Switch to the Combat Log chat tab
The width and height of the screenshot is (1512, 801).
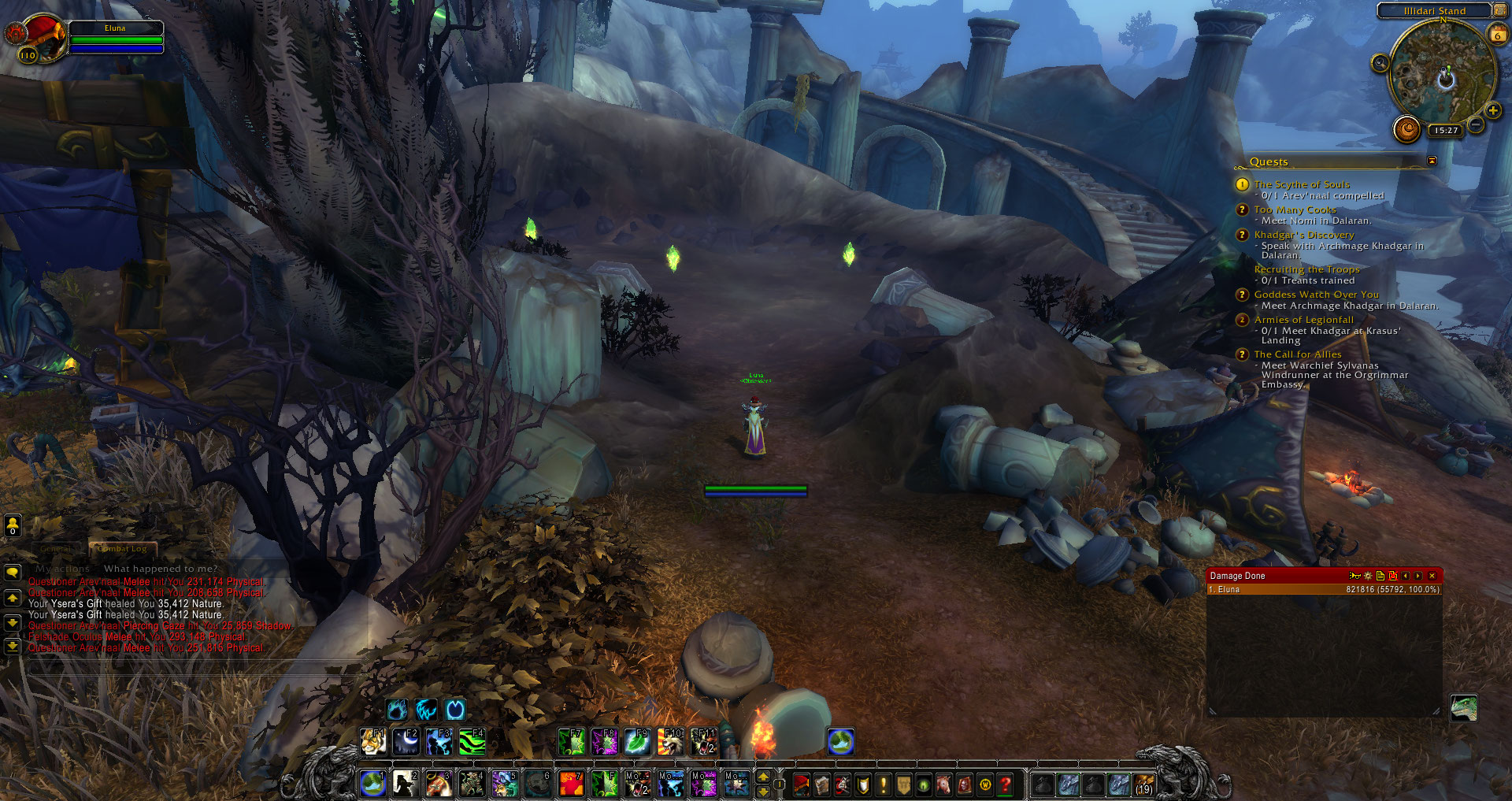click(123, 548)
